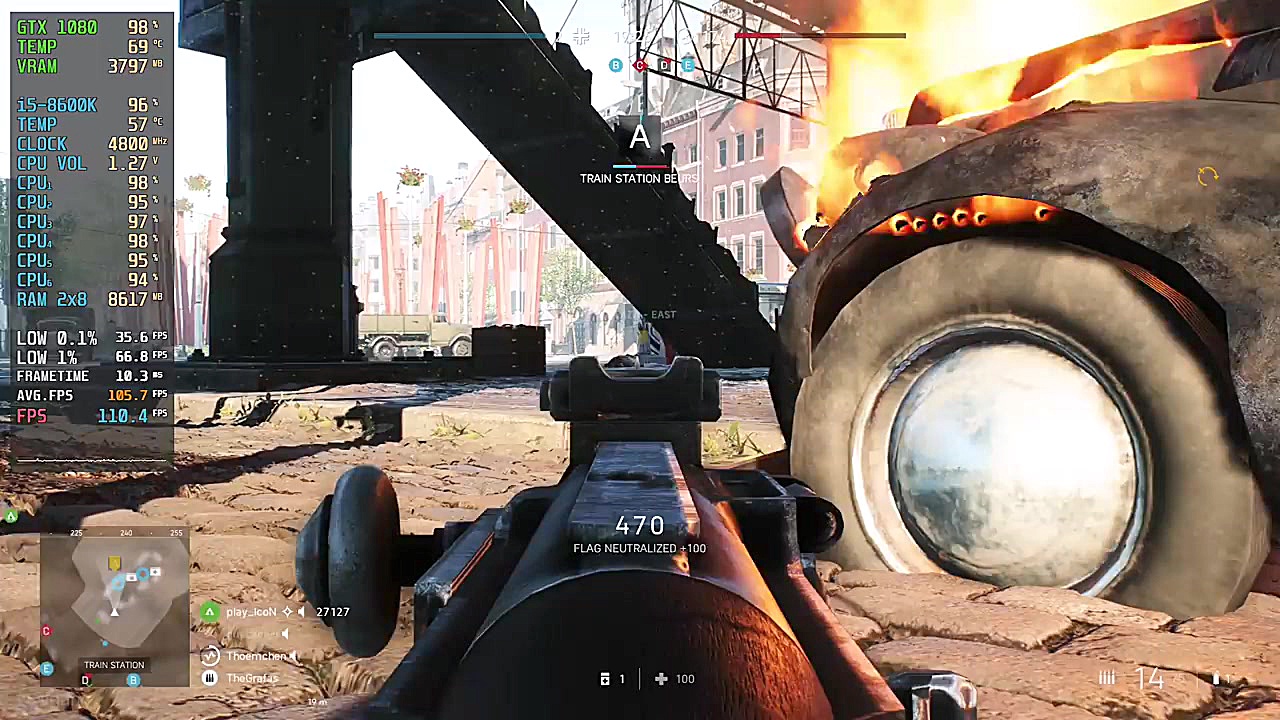Toggle the compass EAST indicator

(662, 314)
